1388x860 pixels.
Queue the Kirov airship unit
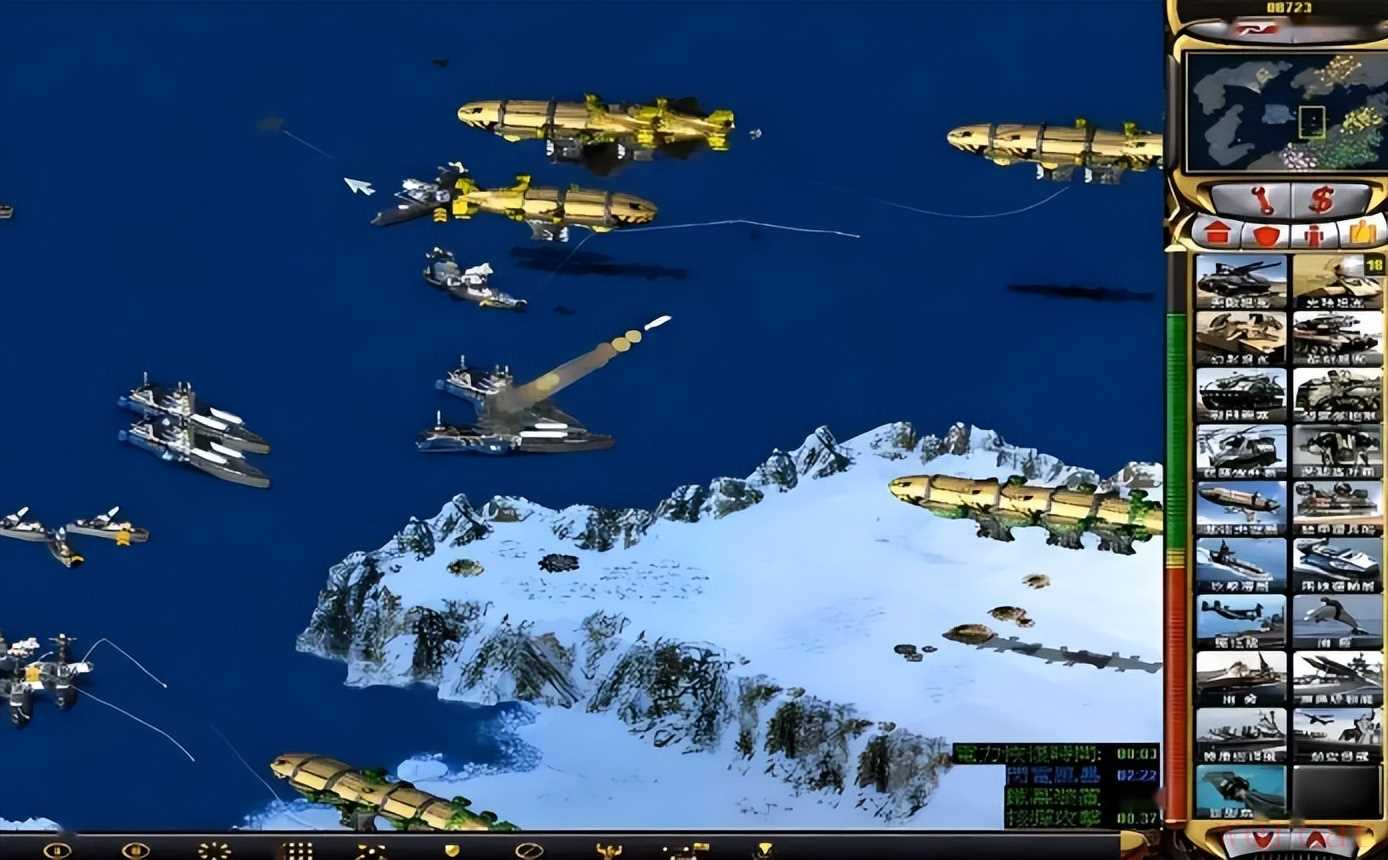(1240, 507)
